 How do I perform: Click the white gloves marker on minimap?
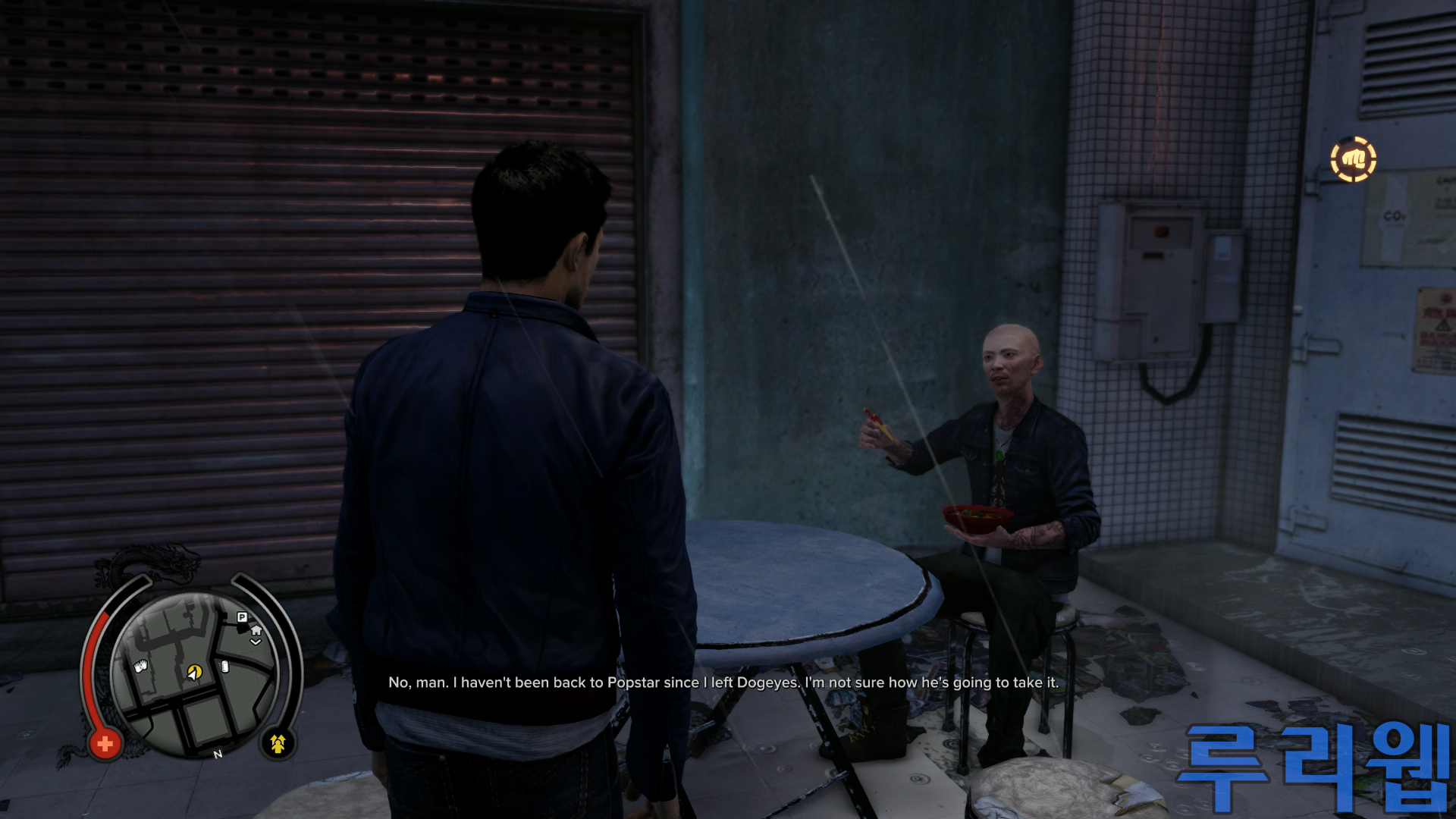click(x=140, y=667)
